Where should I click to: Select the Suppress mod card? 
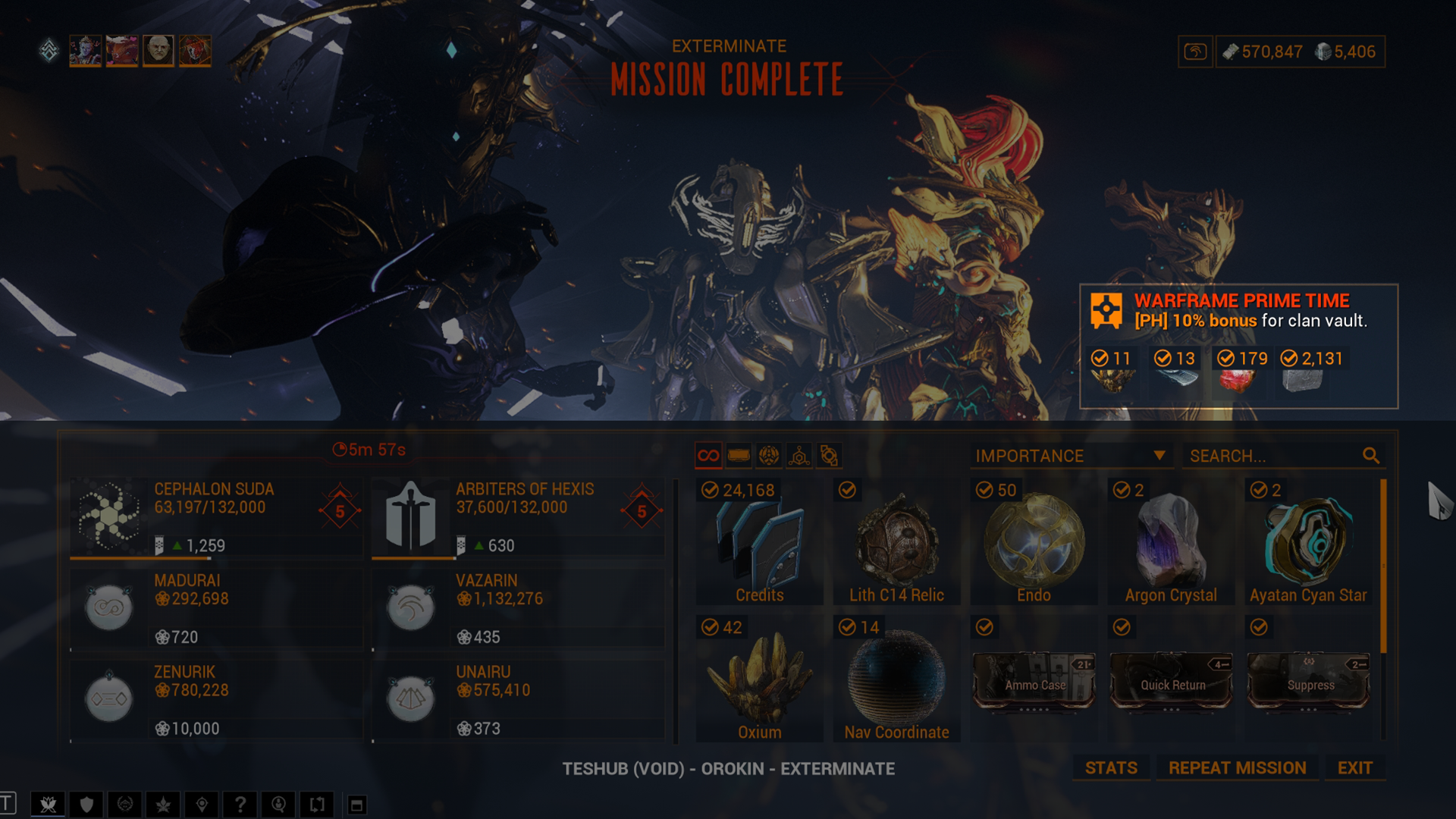click(x=1309, y=680)
